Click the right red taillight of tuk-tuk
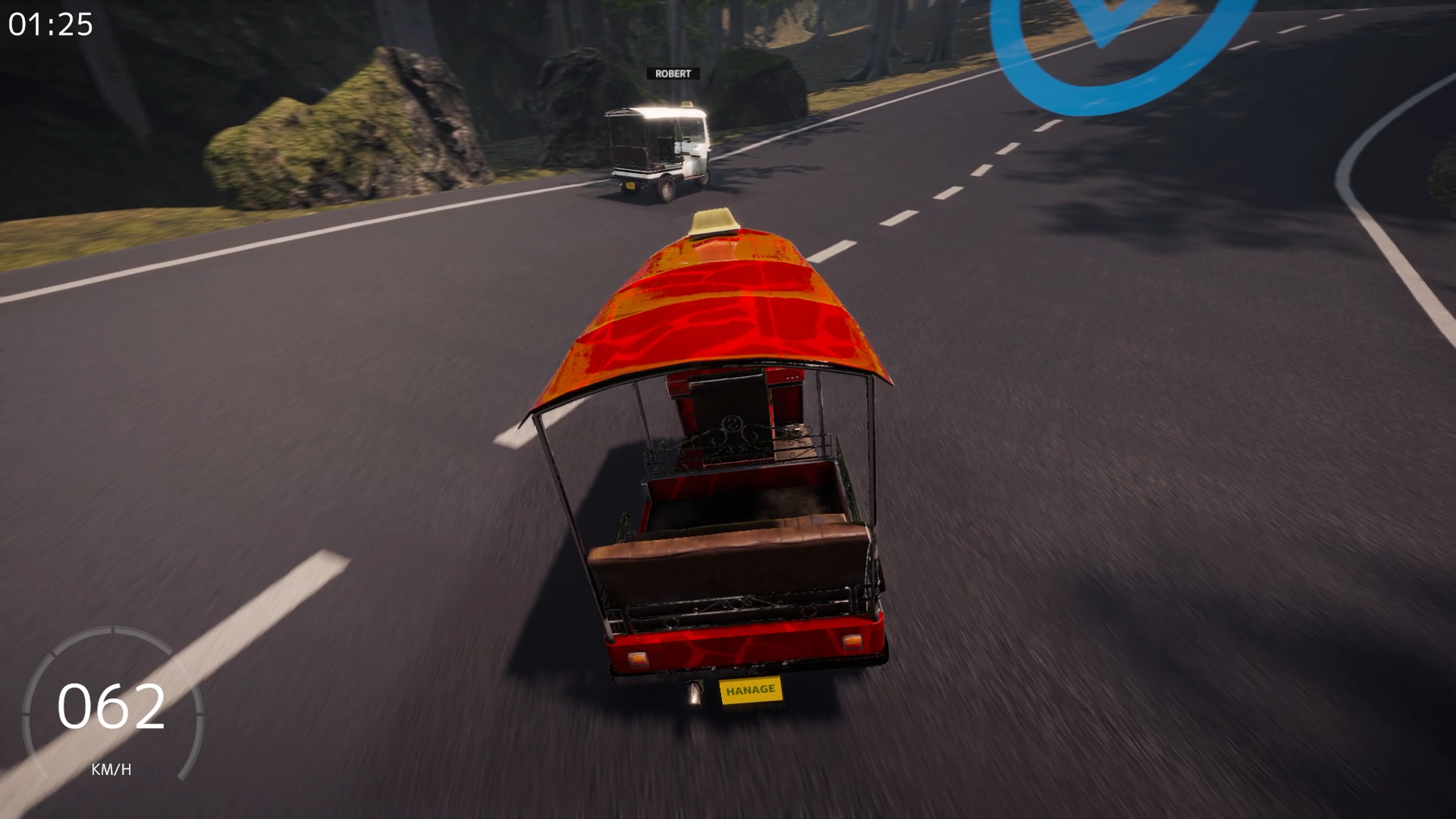 click(x=853, y=641)
